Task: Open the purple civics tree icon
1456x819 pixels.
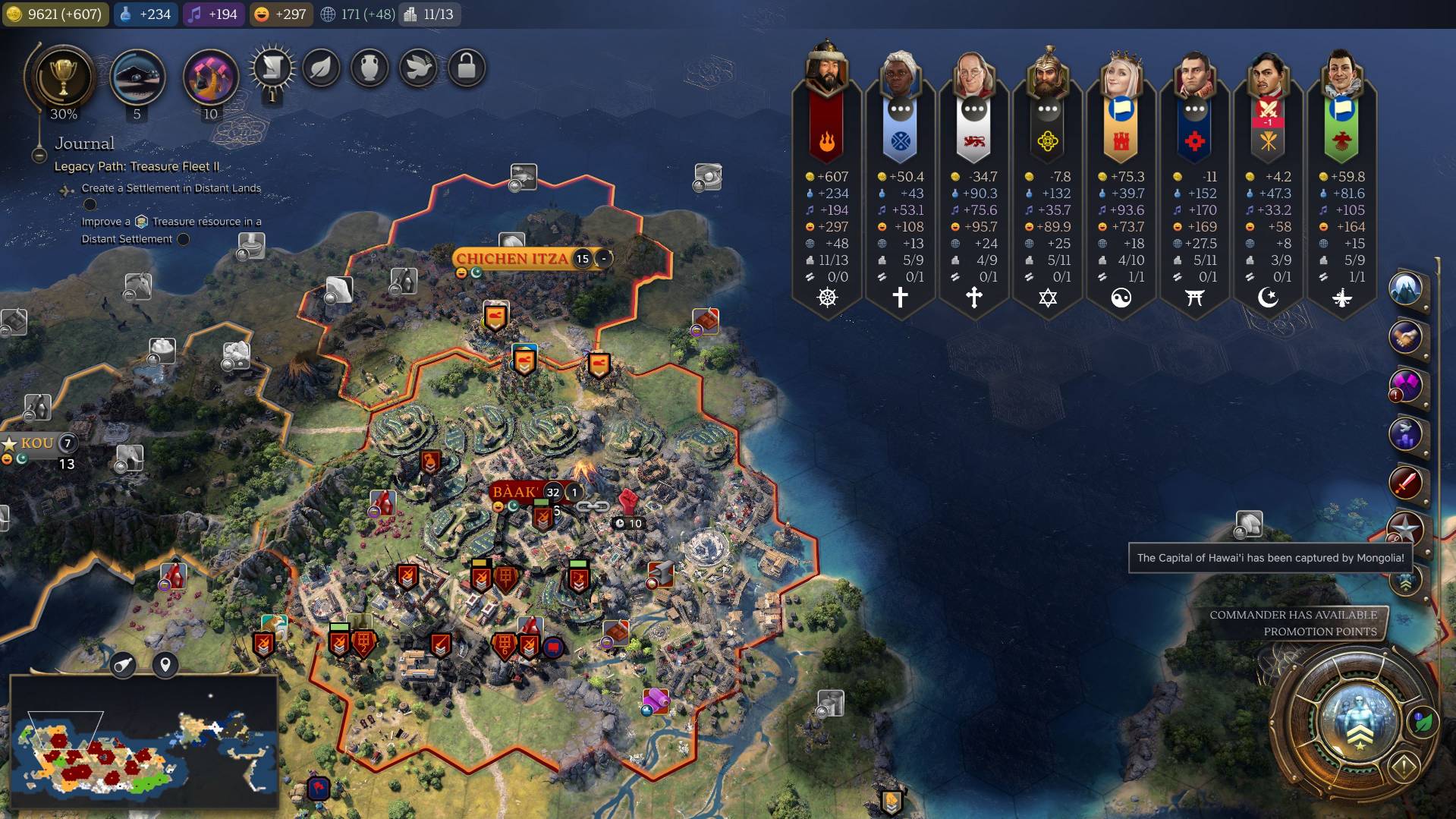Action: coord(210,77)
